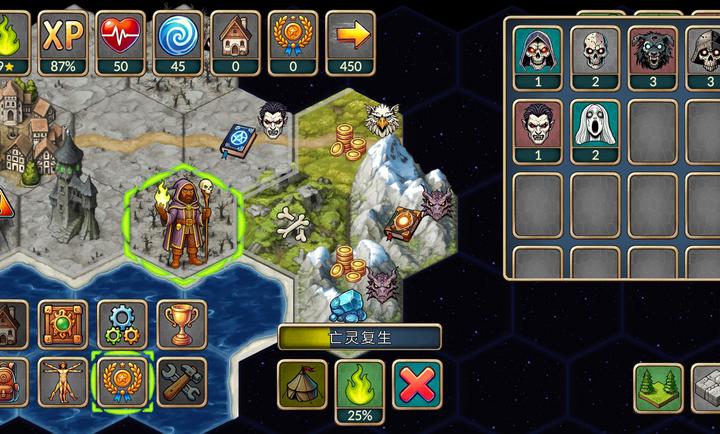The height and width of the screenshot is (434, 720).
Task: Choose the forest terrain tile button
Action: click(x=658, y=388)
